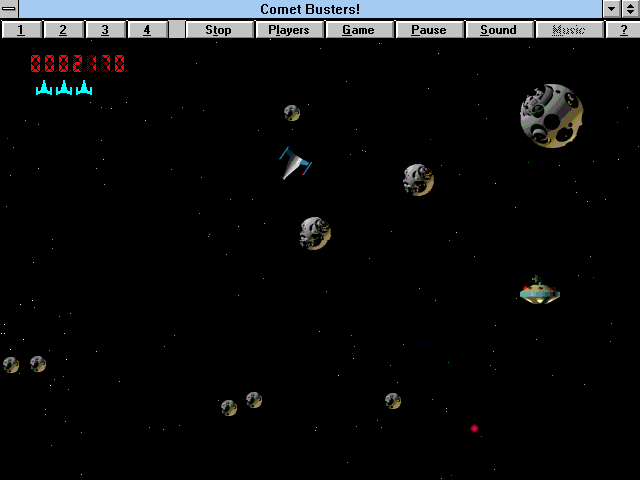The width and height of the screenshot is (640, 480).
Task: Pick the 4 player button
Action: click(147, 30)
